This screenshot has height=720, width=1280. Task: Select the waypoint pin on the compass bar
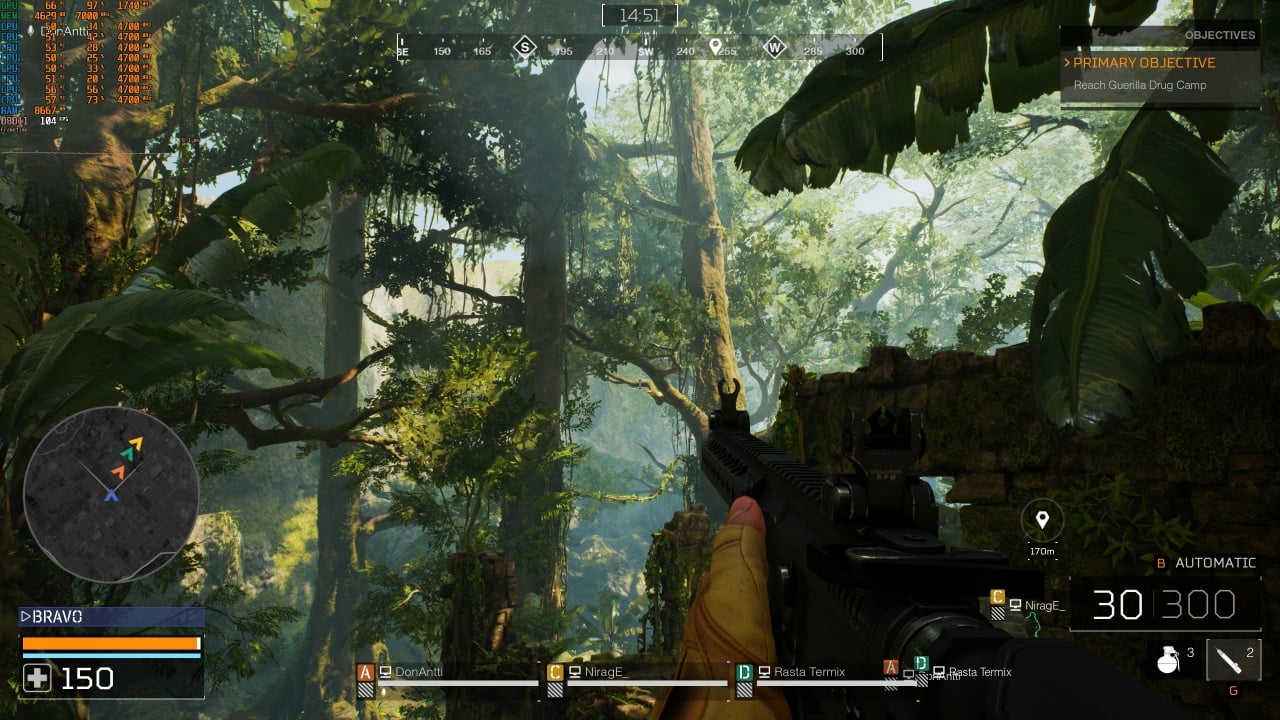coord(715,47)
